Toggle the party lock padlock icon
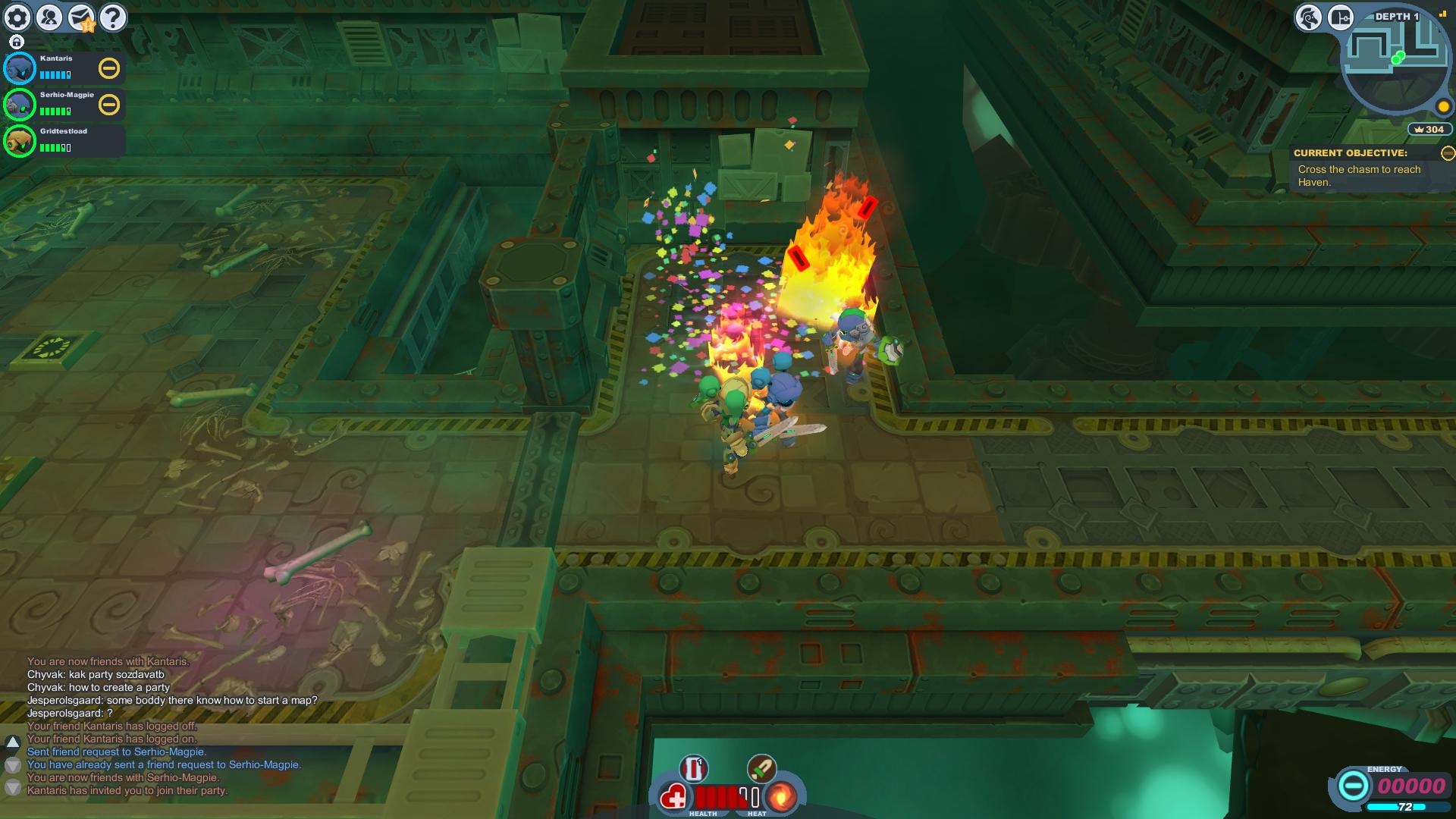Image resolution: width=1456 pixels, height=819 pixels. (x=17, y=42)
